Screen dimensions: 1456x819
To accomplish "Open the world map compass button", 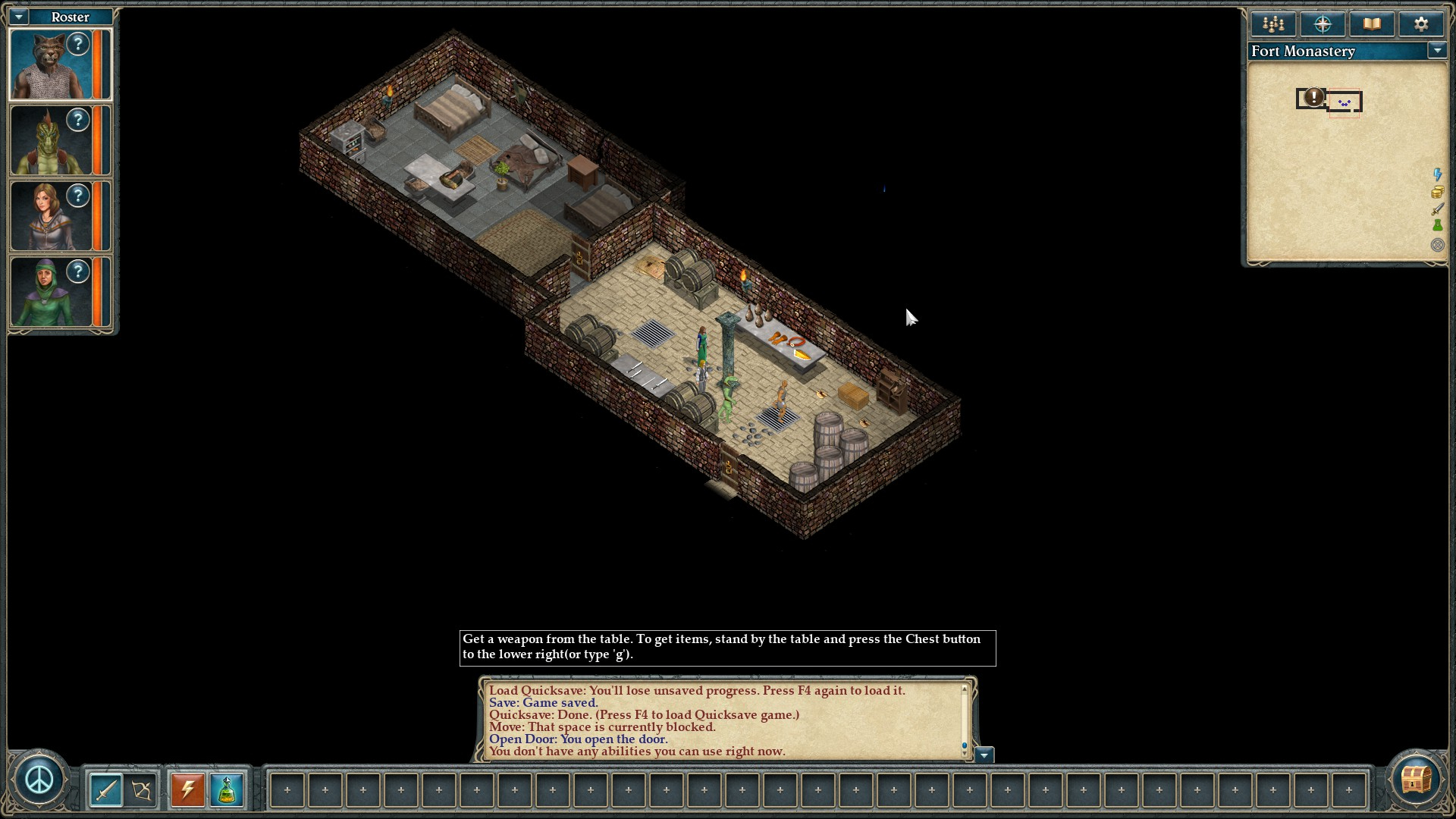I will point(1323,24).
